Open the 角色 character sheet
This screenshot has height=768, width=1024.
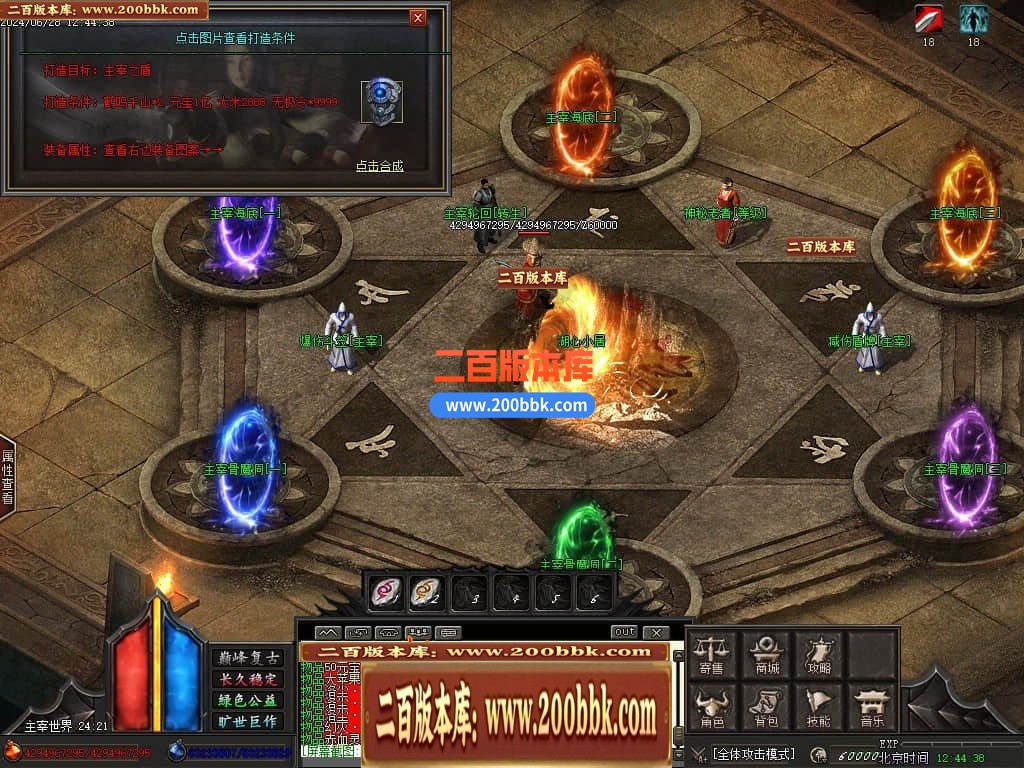[712, 707]
